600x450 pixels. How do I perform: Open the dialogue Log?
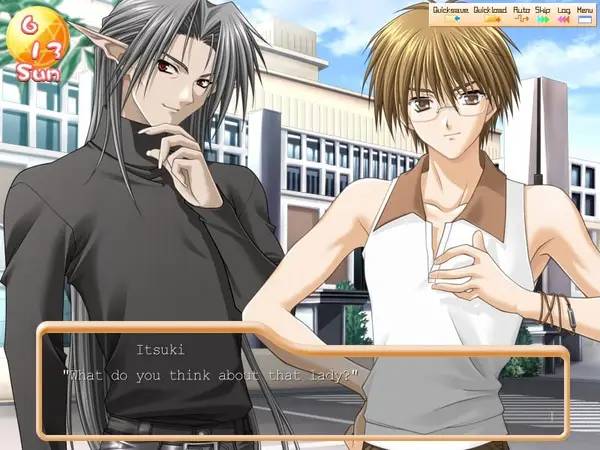point(564,12)
